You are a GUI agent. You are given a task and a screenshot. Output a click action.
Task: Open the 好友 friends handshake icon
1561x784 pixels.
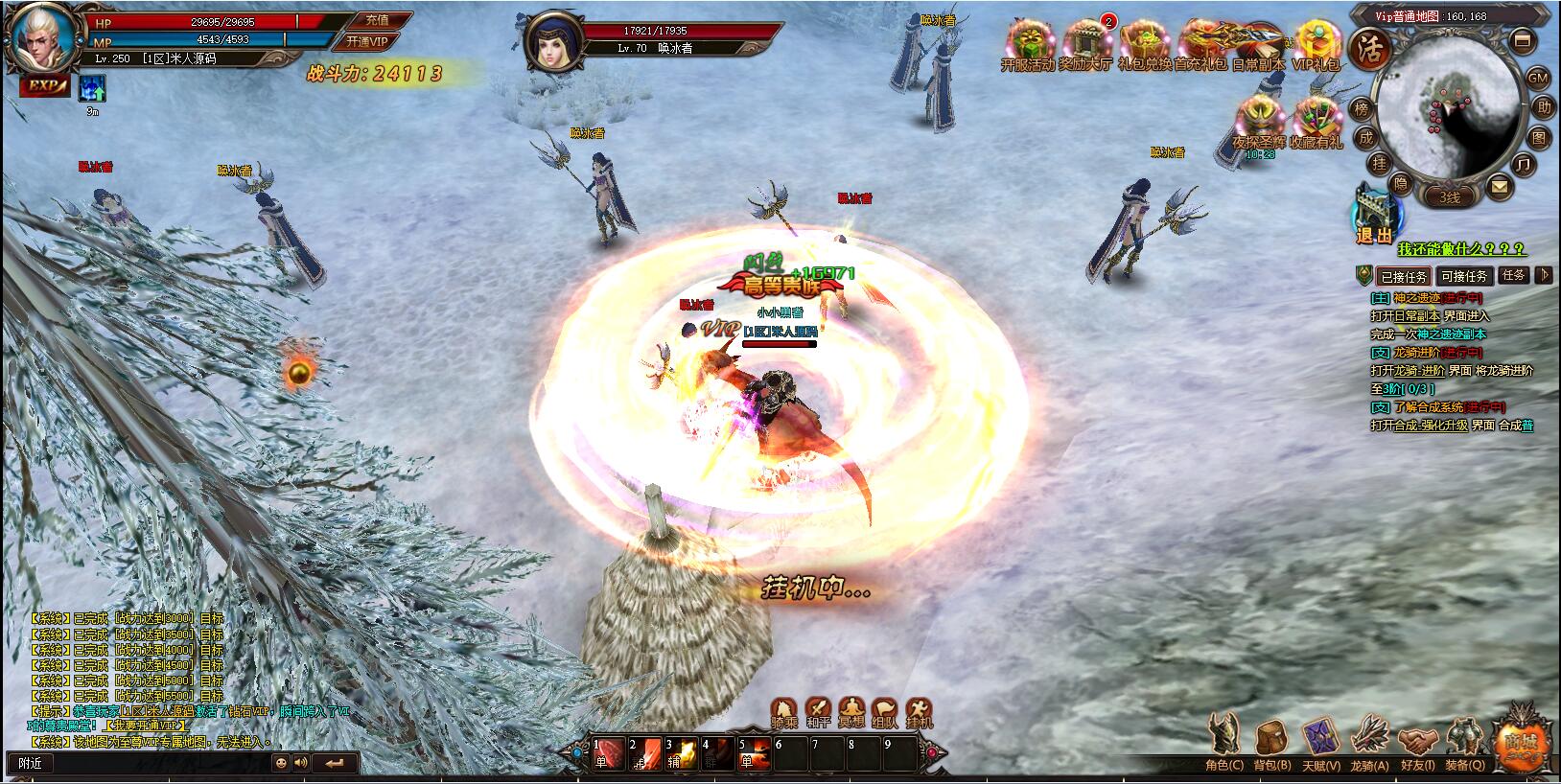tap(1417, 744)
